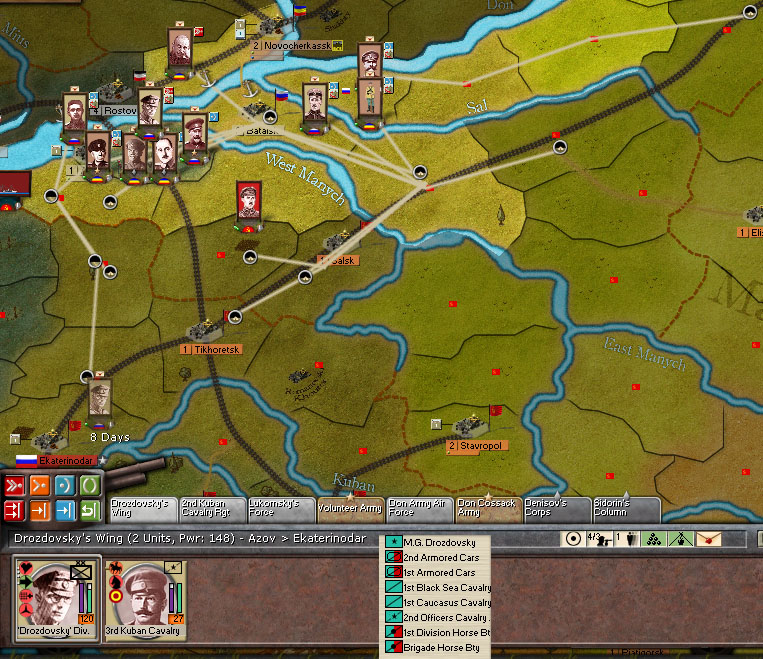This screenshot has width=763, height=659.
Task: Switch to the Drozdovsky's Wing tab
Action: point(139,509)
